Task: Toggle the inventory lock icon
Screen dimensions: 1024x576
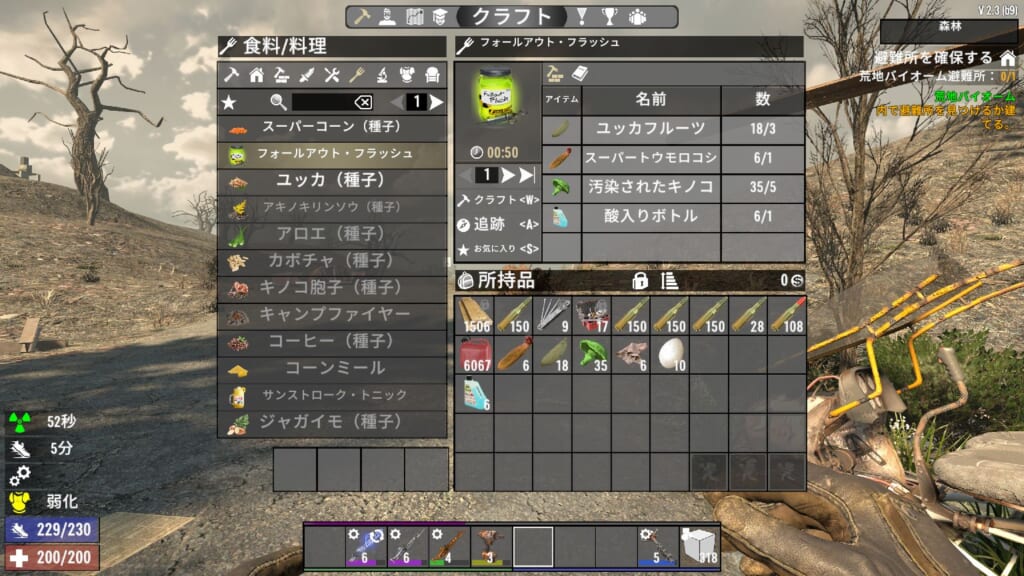Action: [x=639, y=281]
